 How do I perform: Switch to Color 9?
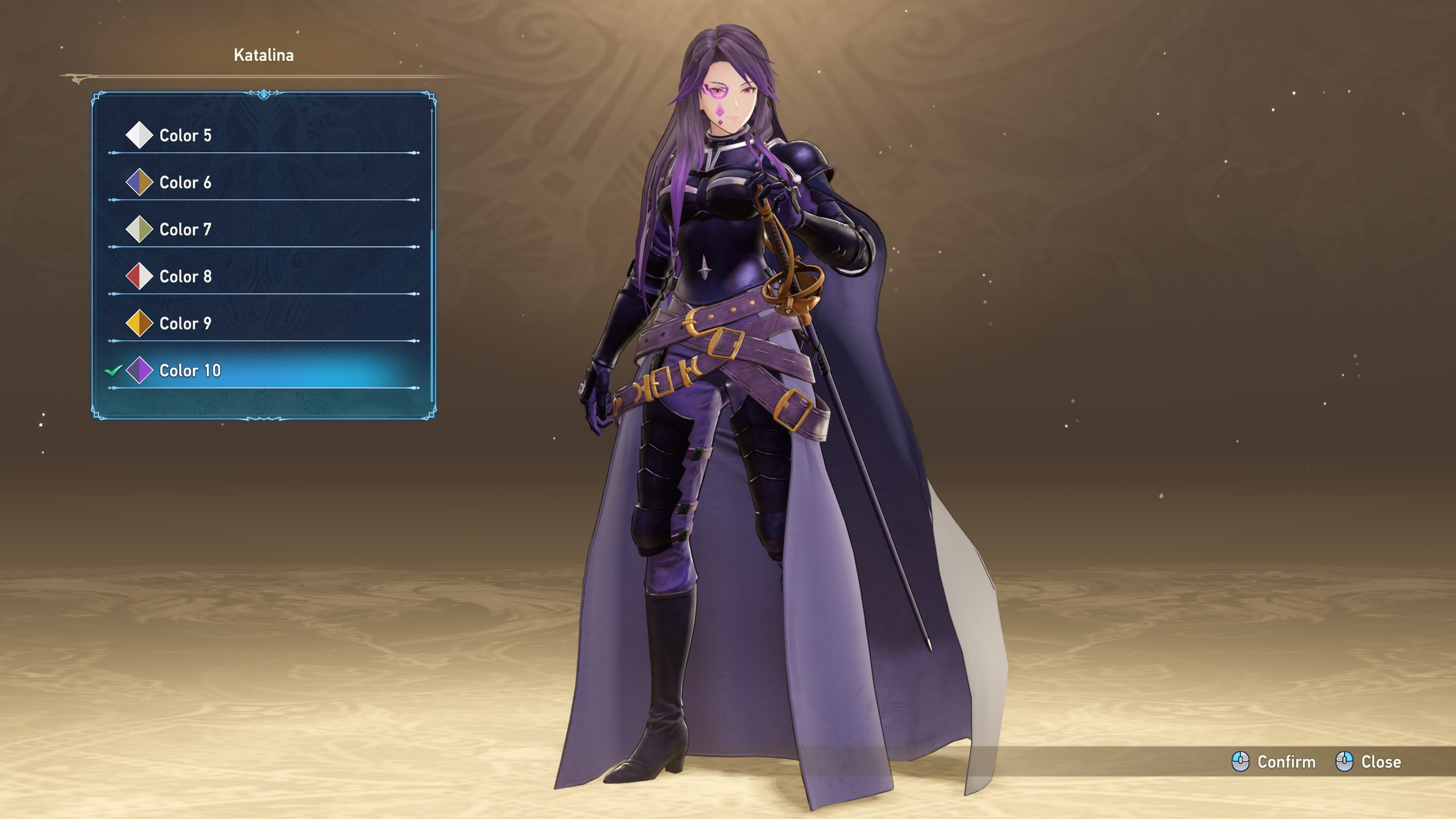[185, 324]
